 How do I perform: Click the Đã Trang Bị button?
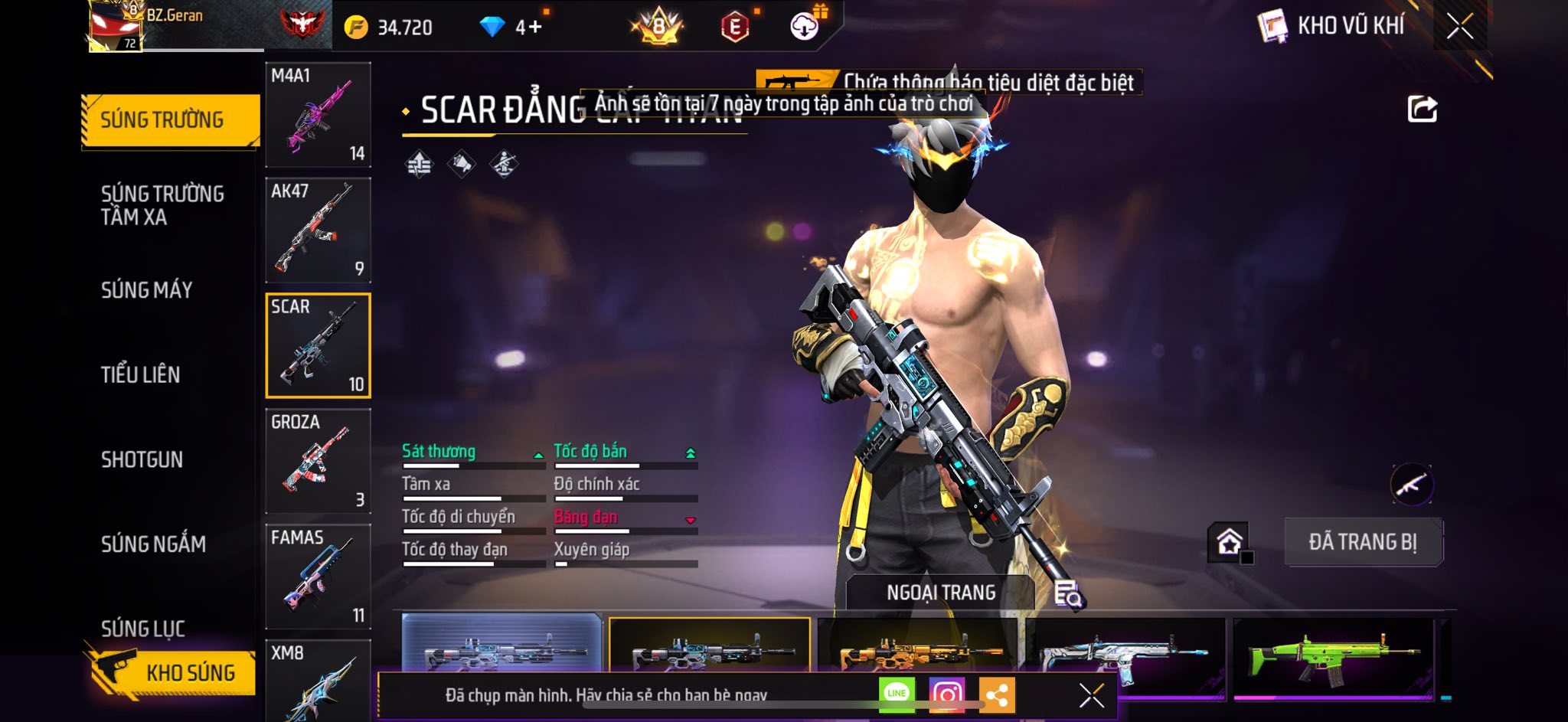pos(1363,542)
